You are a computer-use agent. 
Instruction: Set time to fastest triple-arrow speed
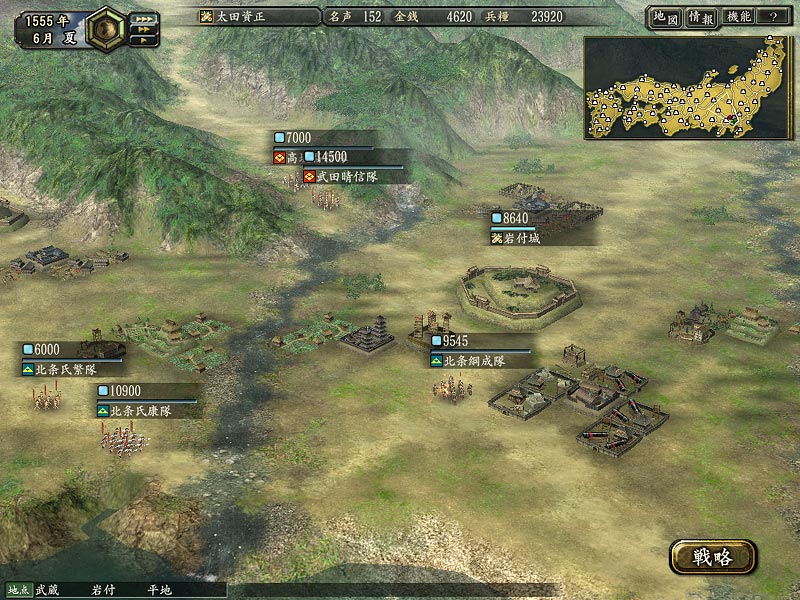tap(144, 18)
